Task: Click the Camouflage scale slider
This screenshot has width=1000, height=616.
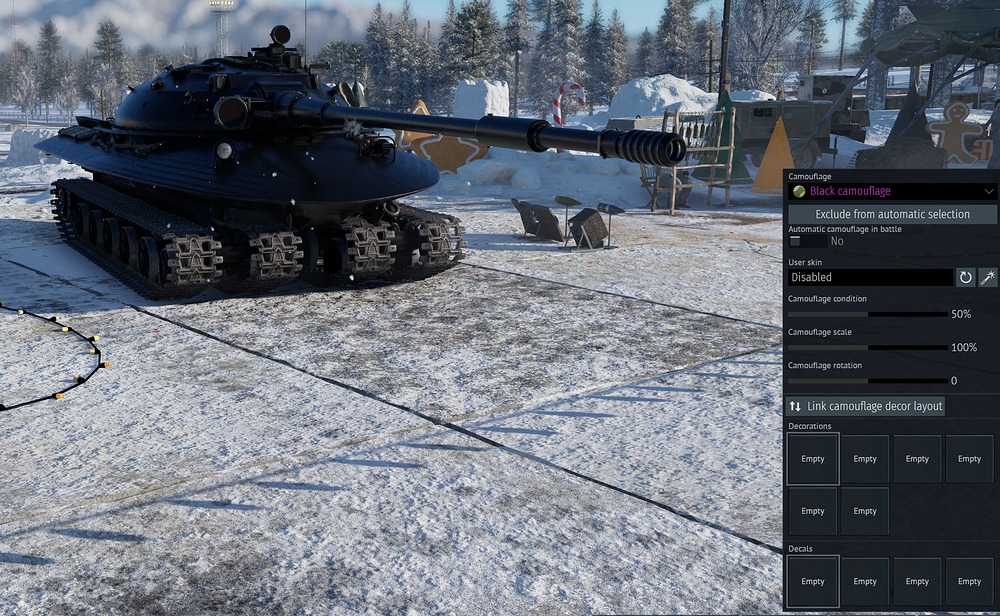Action: (x=868, y=347)
